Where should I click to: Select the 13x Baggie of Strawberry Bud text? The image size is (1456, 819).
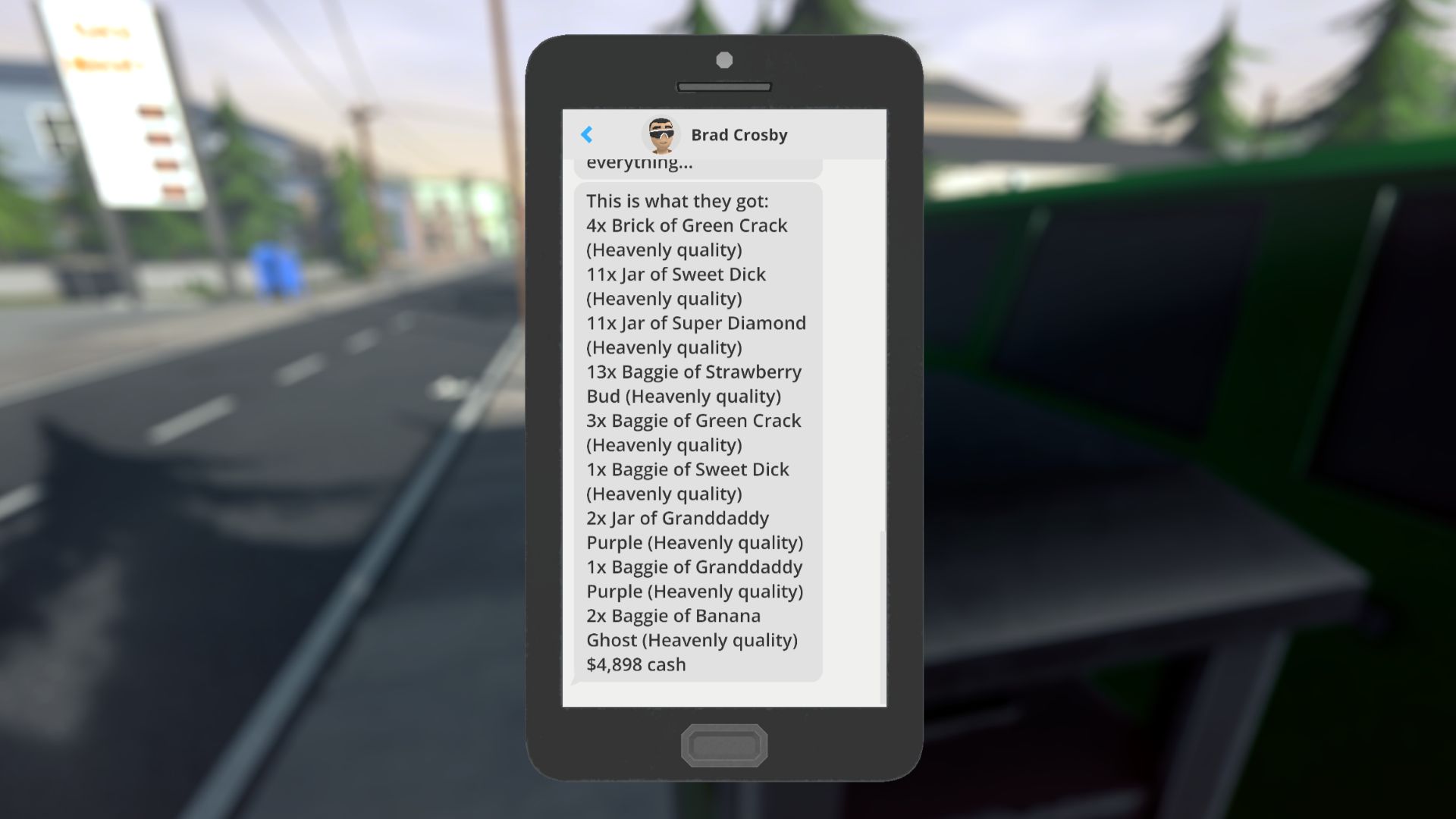pos(694,372)
